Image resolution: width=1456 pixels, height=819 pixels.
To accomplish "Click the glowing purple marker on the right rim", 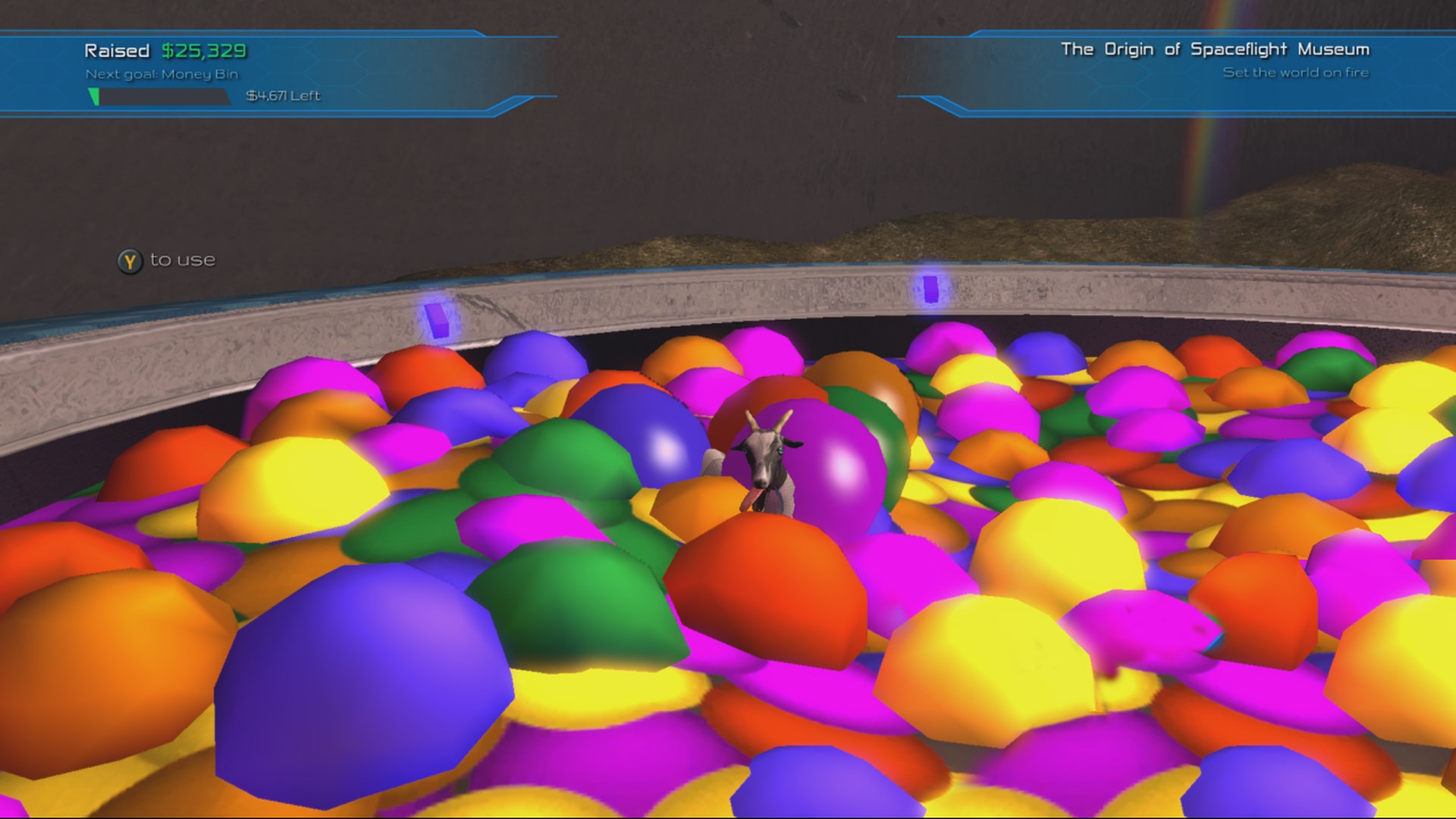I will tap(930, 290).
